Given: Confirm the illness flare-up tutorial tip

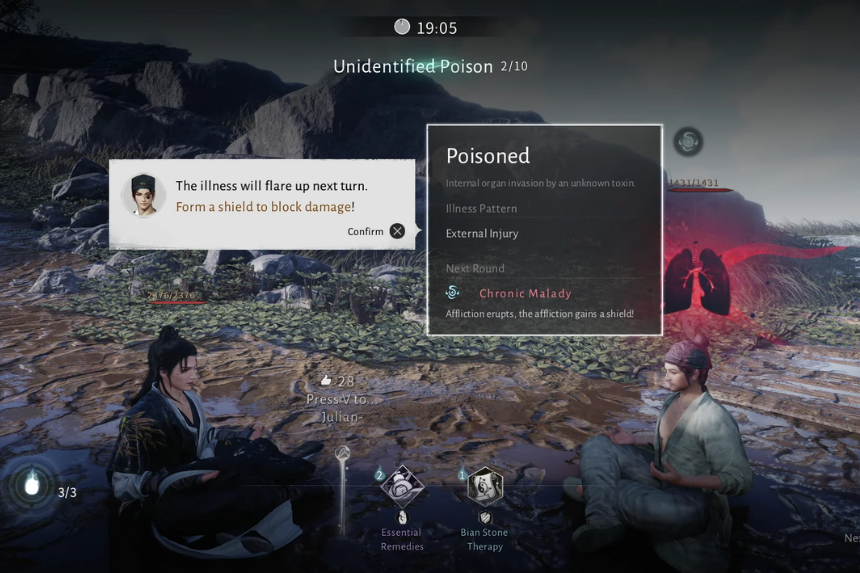Looking at the screenshot, I should pyautogui.click(x=397, y=231).
